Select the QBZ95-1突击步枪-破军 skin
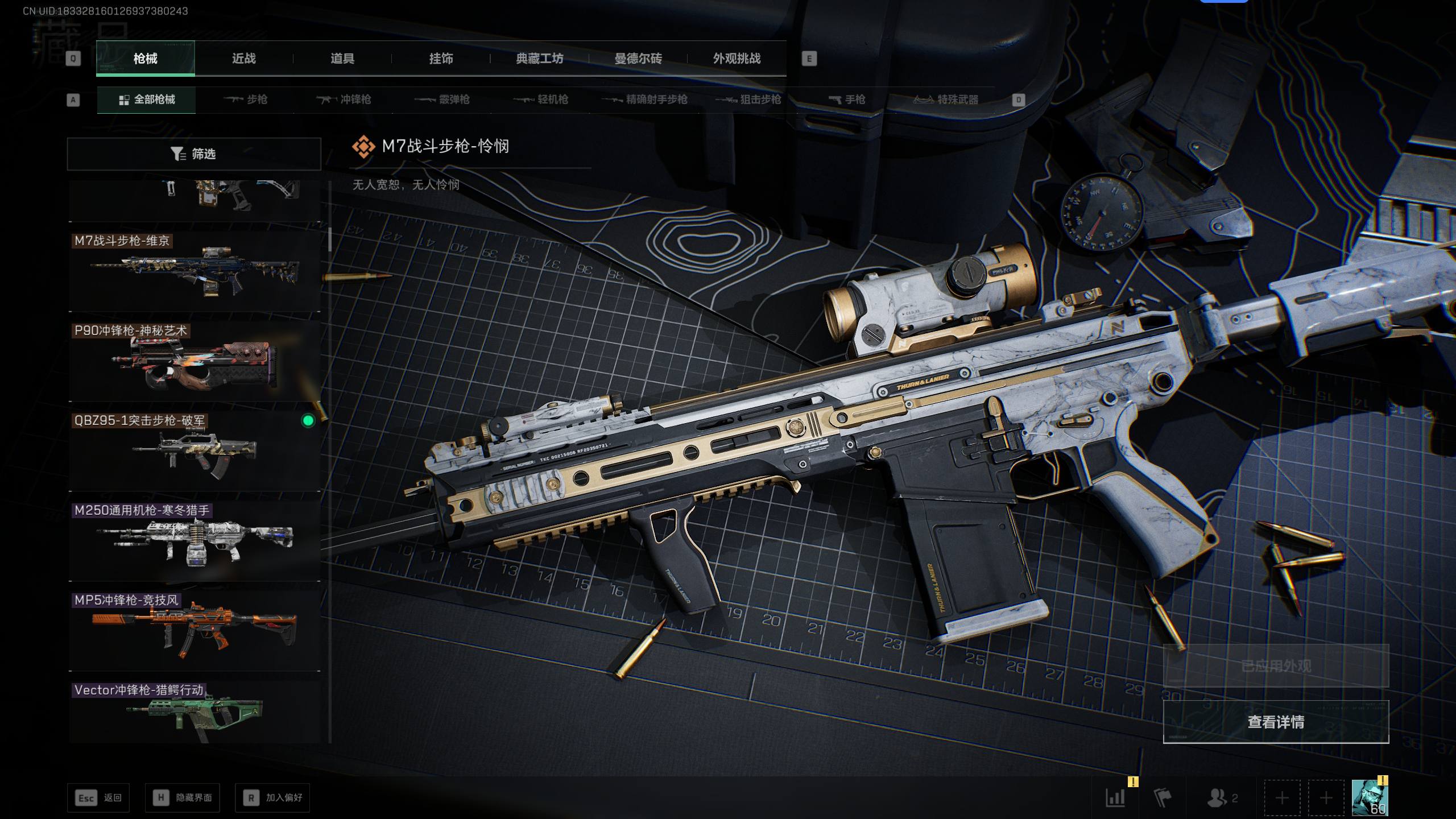Viewport: 1456px width, 819px height. pos(195,452)
